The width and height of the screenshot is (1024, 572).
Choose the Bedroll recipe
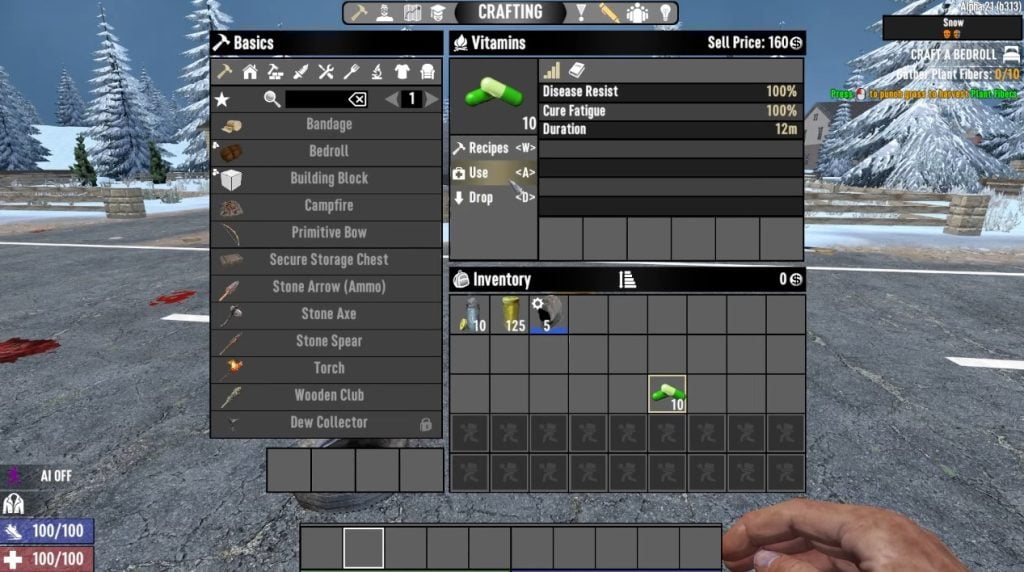pos(327,152)
